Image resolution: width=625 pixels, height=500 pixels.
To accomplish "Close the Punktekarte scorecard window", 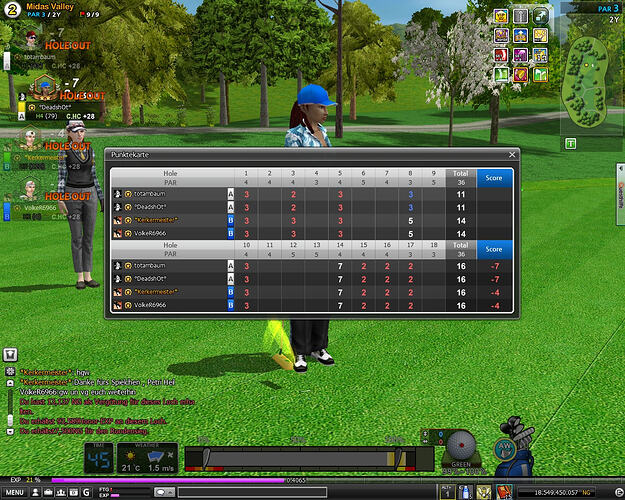I will [513, 155].
